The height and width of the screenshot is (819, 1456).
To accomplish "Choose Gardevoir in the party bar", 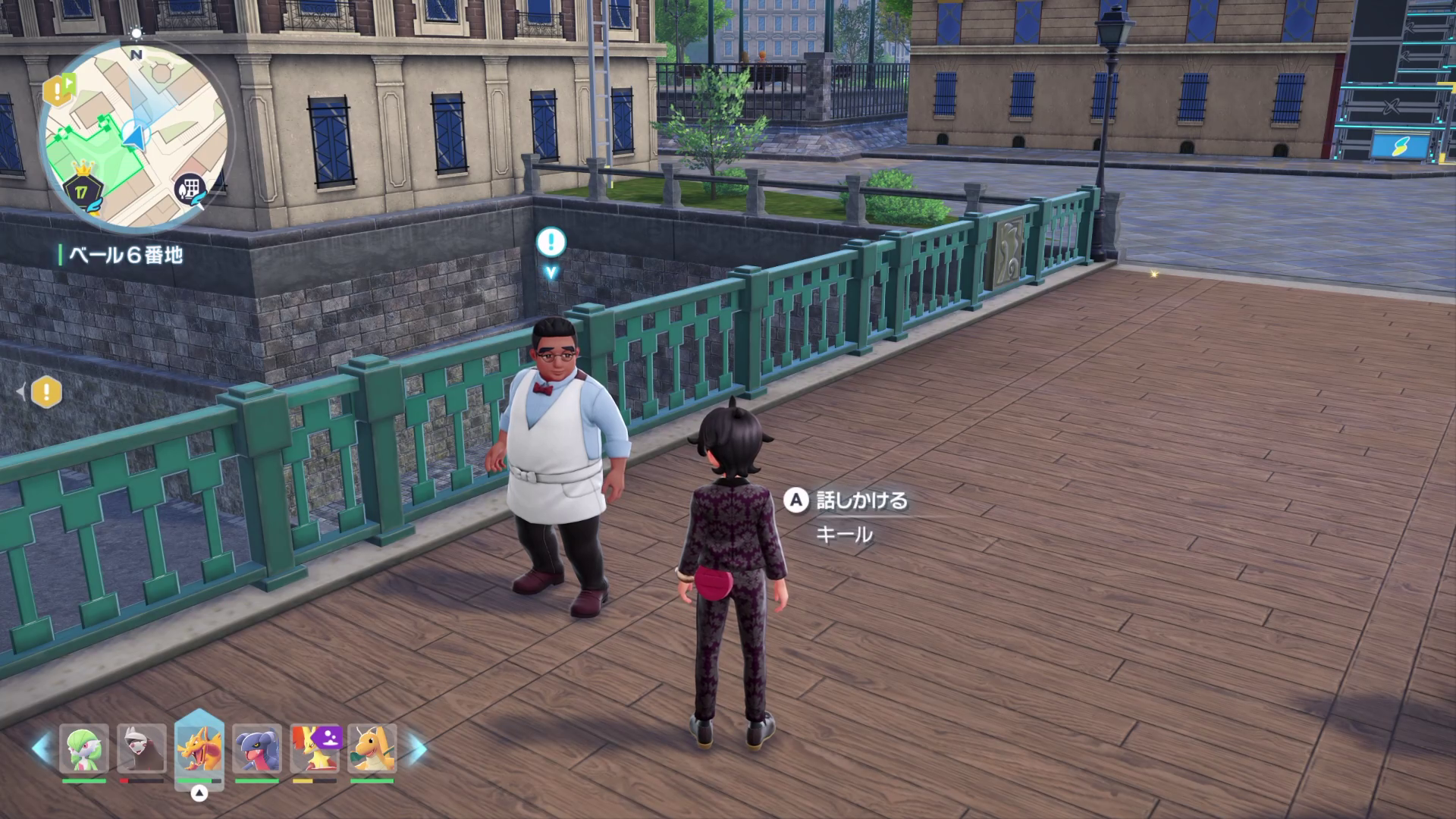I will tap(84, 749).
